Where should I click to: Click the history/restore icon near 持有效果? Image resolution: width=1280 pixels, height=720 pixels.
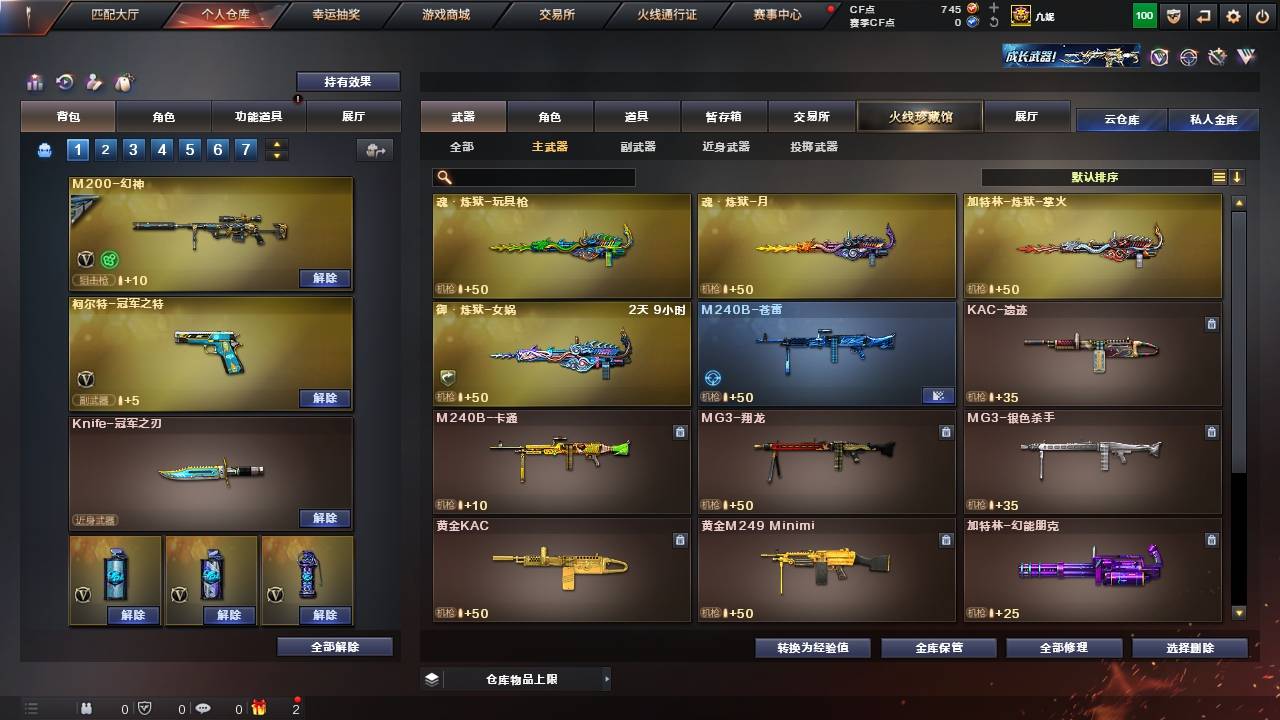coord(64,80)
